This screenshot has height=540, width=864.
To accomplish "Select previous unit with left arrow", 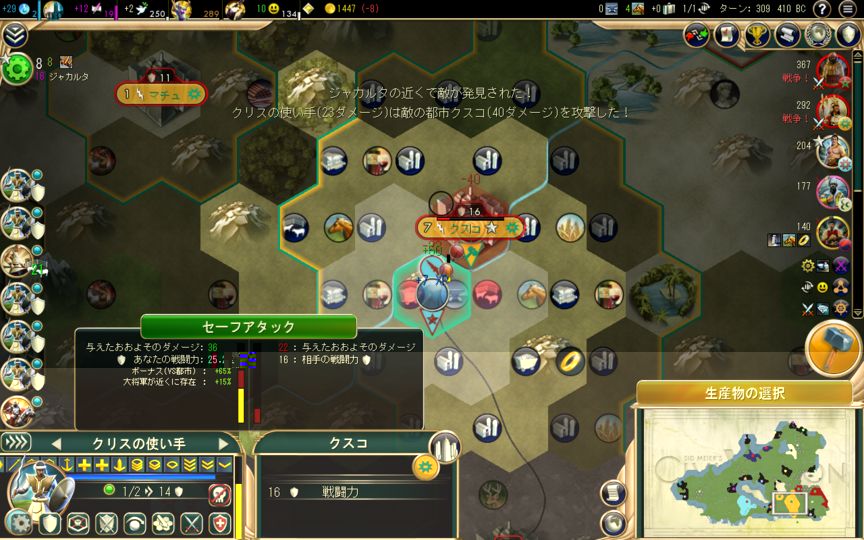I will tap(56, 443).
